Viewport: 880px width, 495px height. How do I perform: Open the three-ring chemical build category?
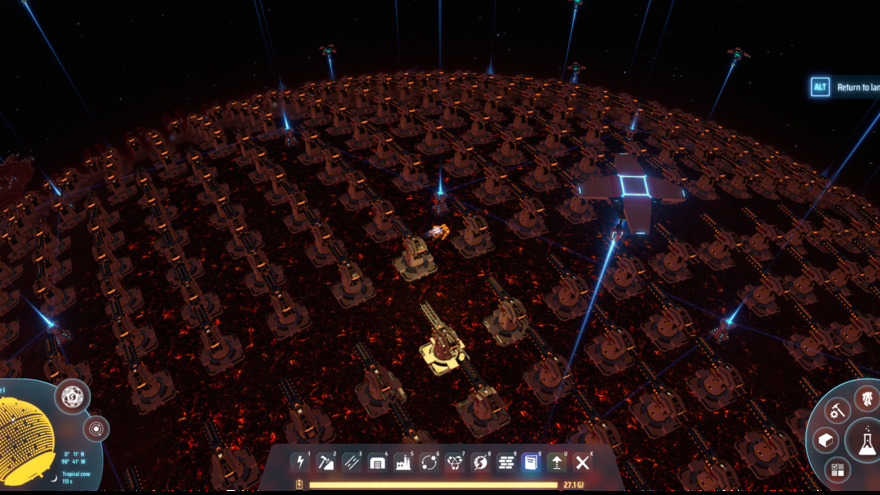point(455,461)
